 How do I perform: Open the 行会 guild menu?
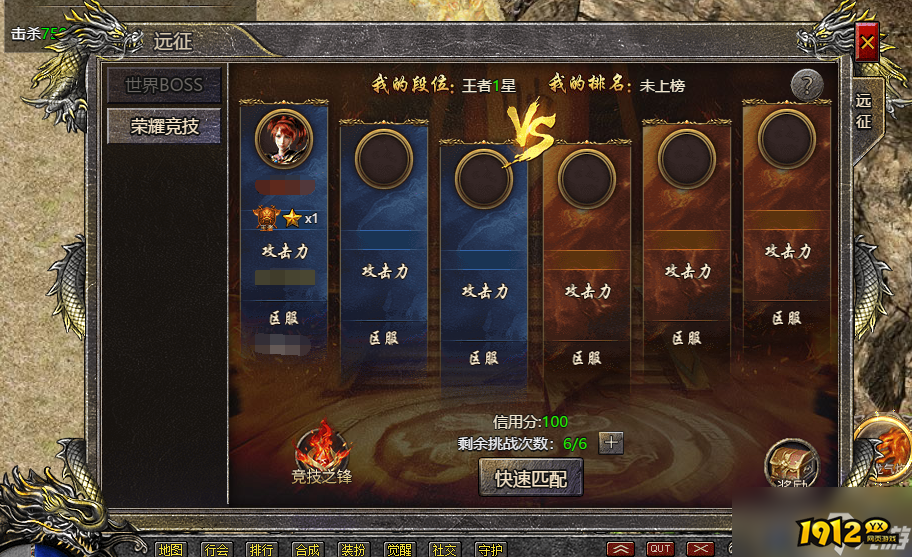pyautogui.click(x=216, y=549)
